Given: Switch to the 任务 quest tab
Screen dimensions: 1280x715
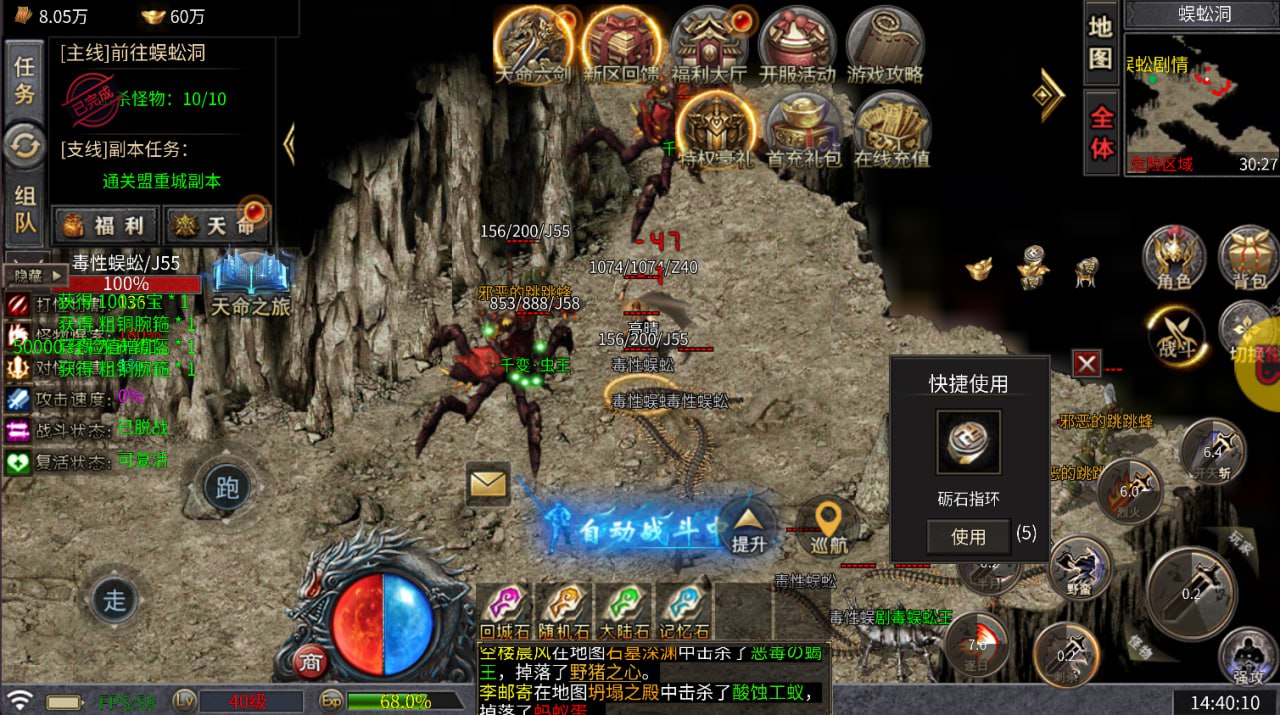Looking at the screenshot, I should click(x=24, y=81).
